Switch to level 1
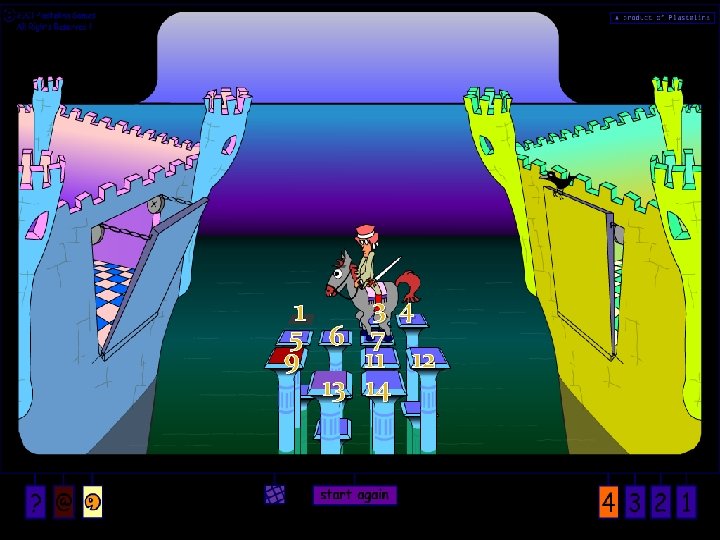Screen dimensions: 720x540 (686, 503)
